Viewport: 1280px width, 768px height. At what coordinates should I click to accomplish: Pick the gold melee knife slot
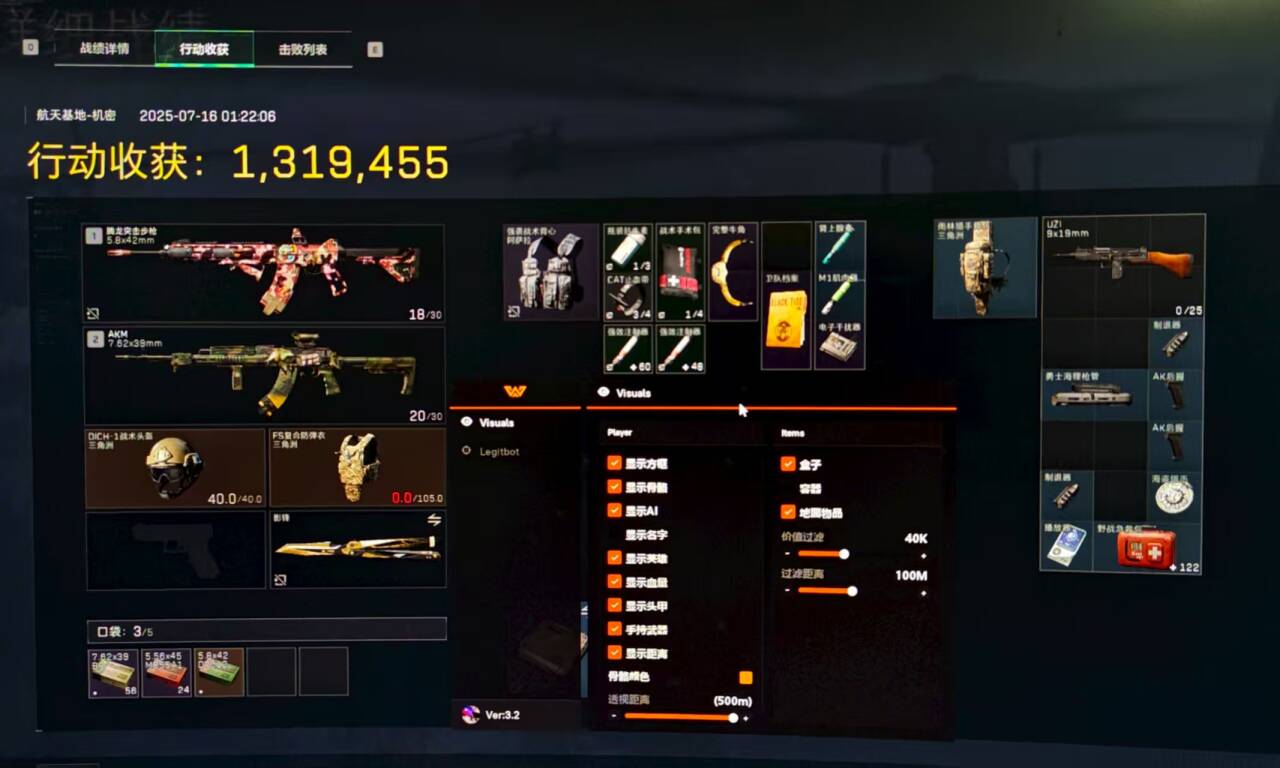(x=357, y=549)
